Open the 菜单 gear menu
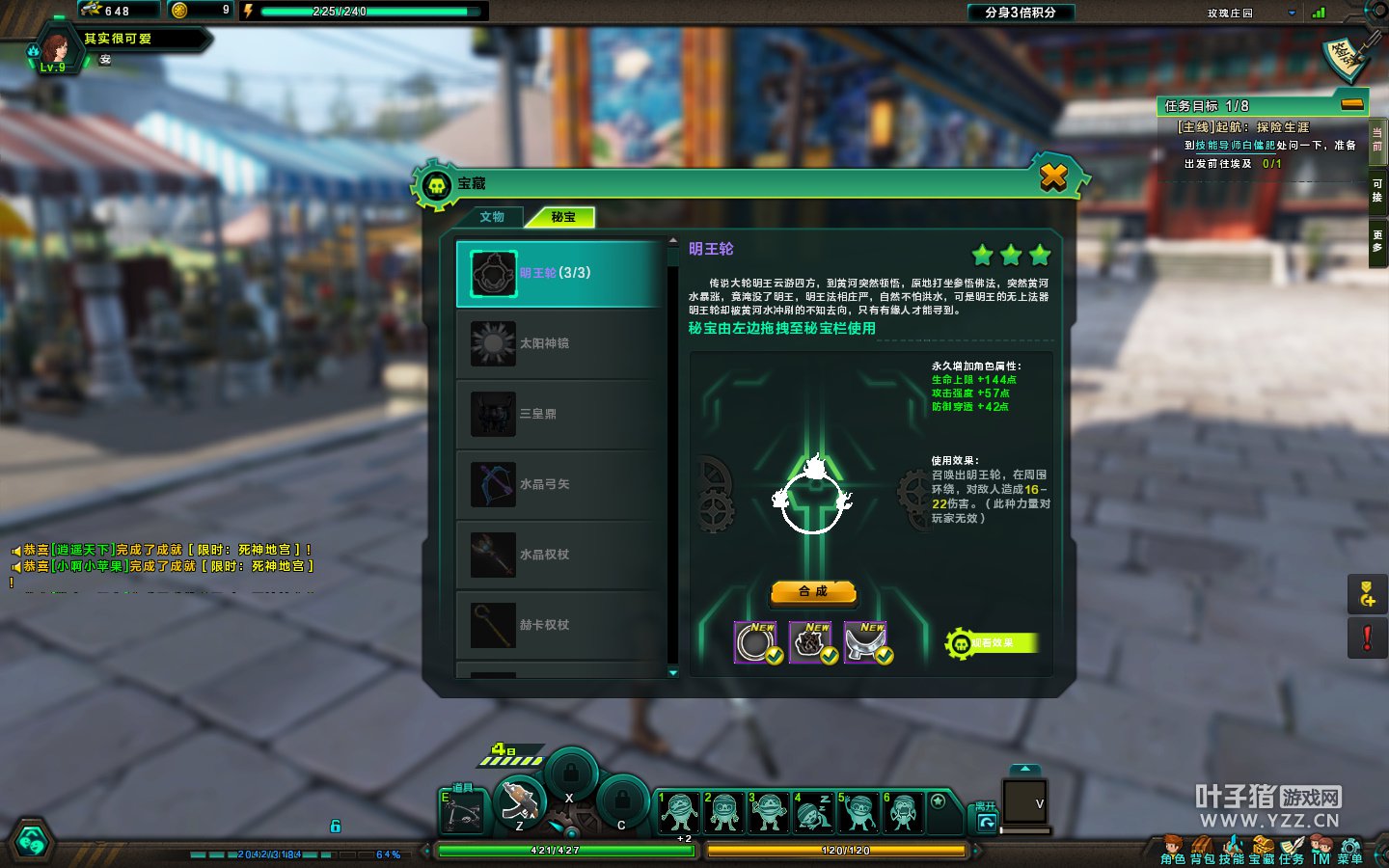Image resolution: width=1389 pixels, height=868 pixels. (x=1350, y=850)
